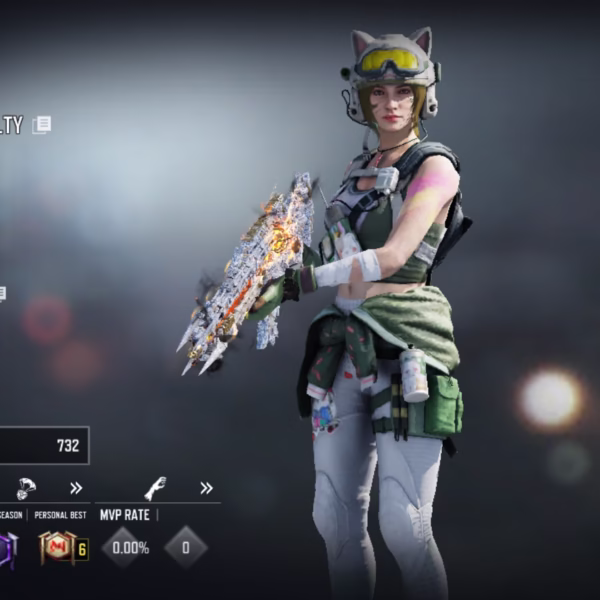Select the raised arm icon above MVP Rate
Screen dimensions: 600x600
(x=155, y=488)
